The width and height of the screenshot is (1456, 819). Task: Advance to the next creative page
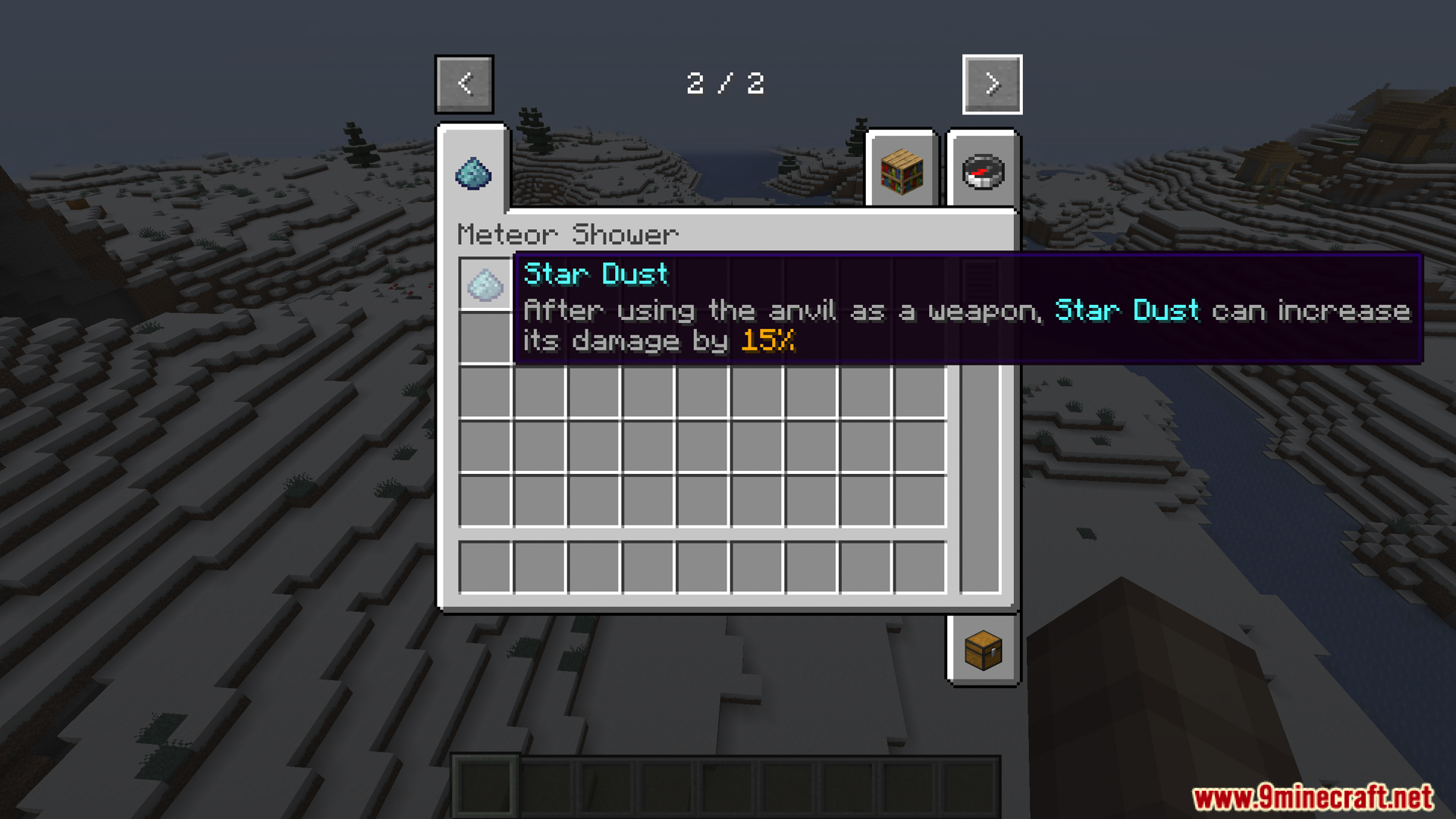click(992, 84)
